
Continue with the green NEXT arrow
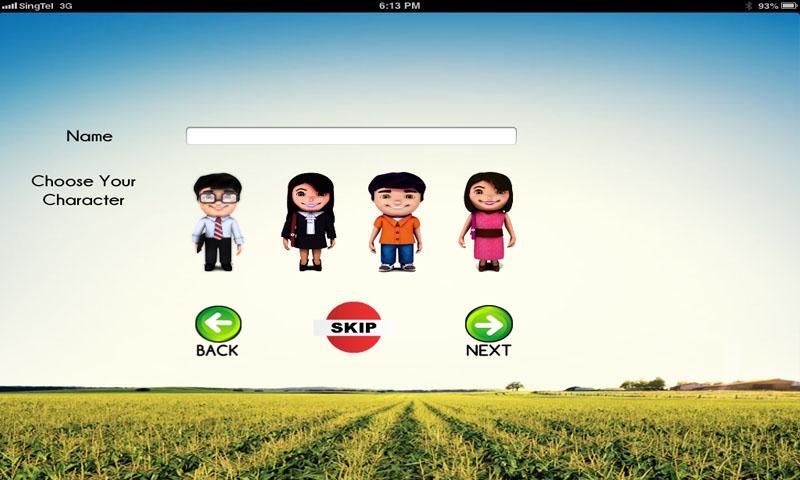tap(488, 327)
